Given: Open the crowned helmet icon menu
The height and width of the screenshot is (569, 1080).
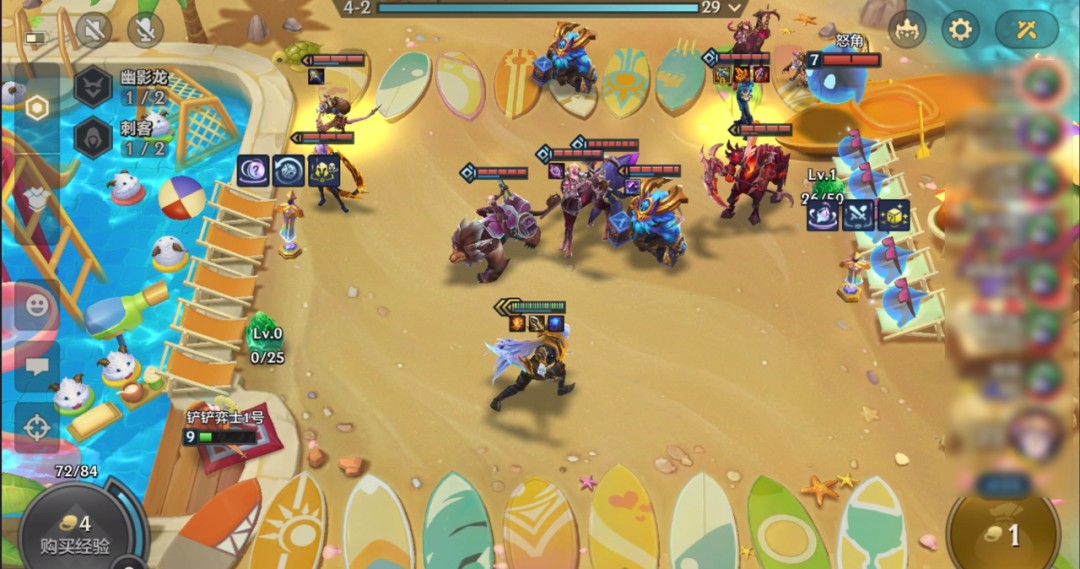Looking at the screenshot, I should point(908,30).
